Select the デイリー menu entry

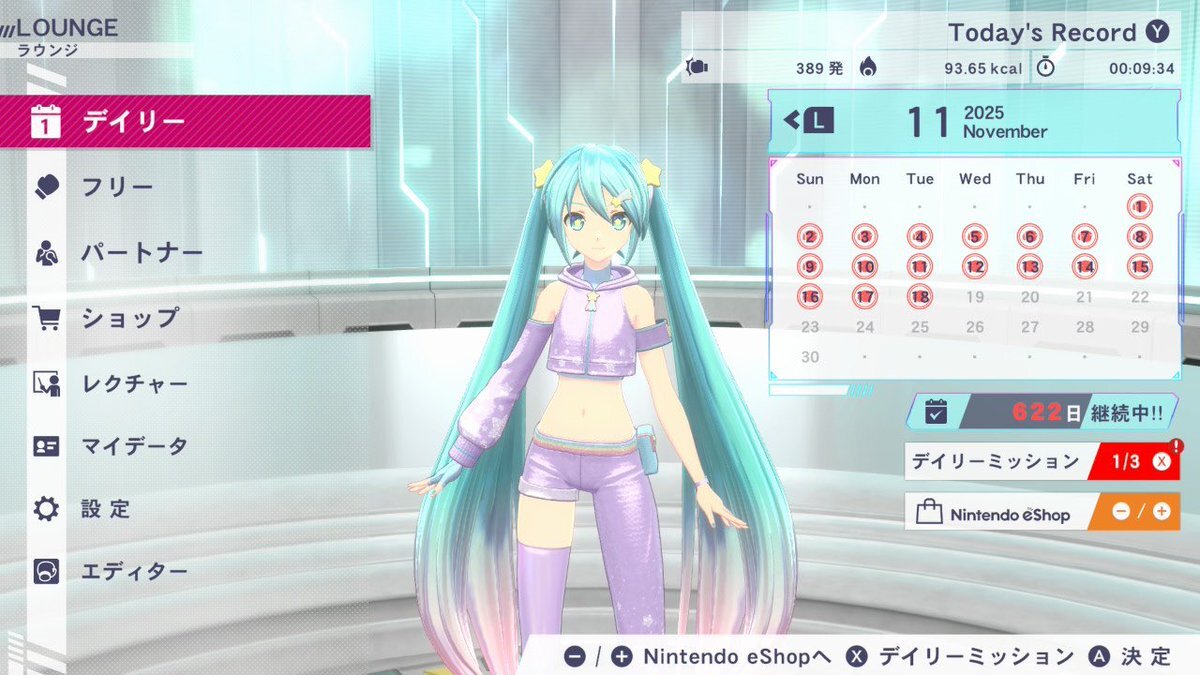[x=185, y=122]
